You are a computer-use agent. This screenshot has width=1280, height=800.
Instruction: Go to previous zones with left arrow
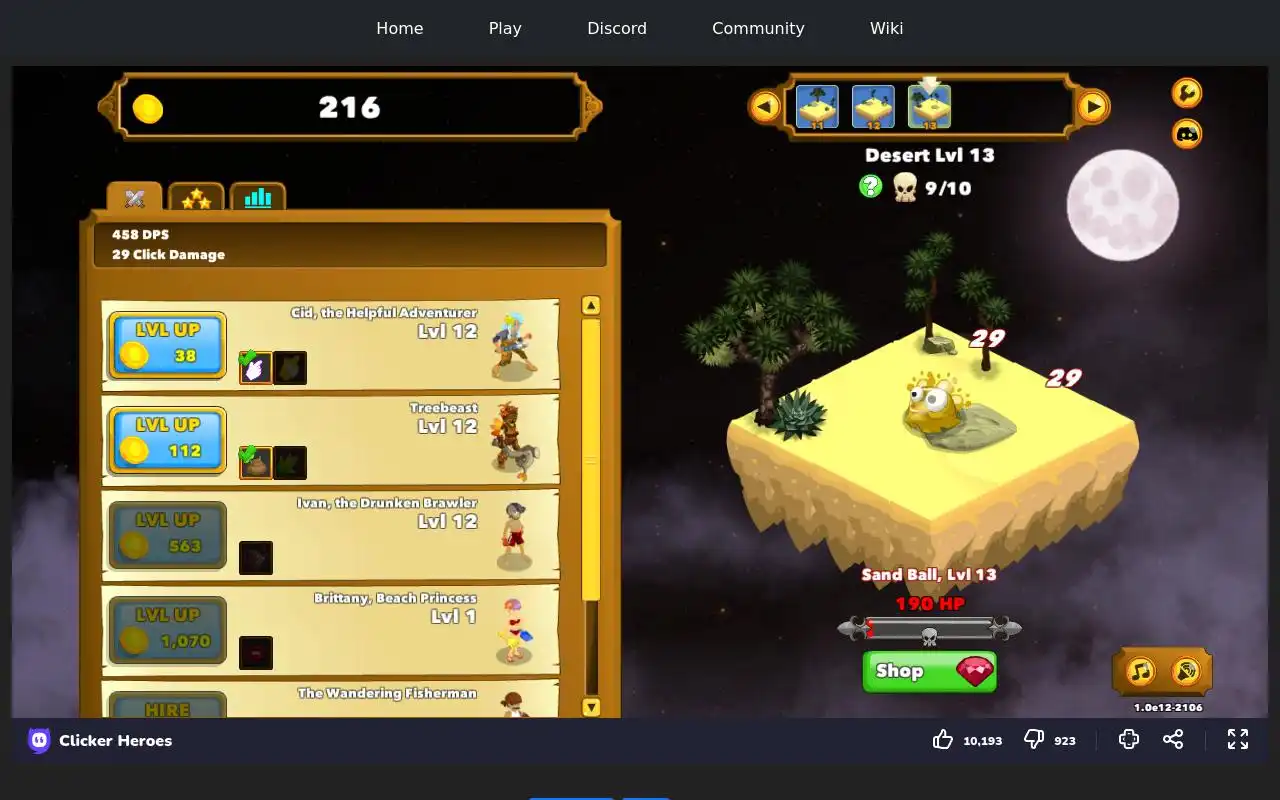(x=765, y=106)
